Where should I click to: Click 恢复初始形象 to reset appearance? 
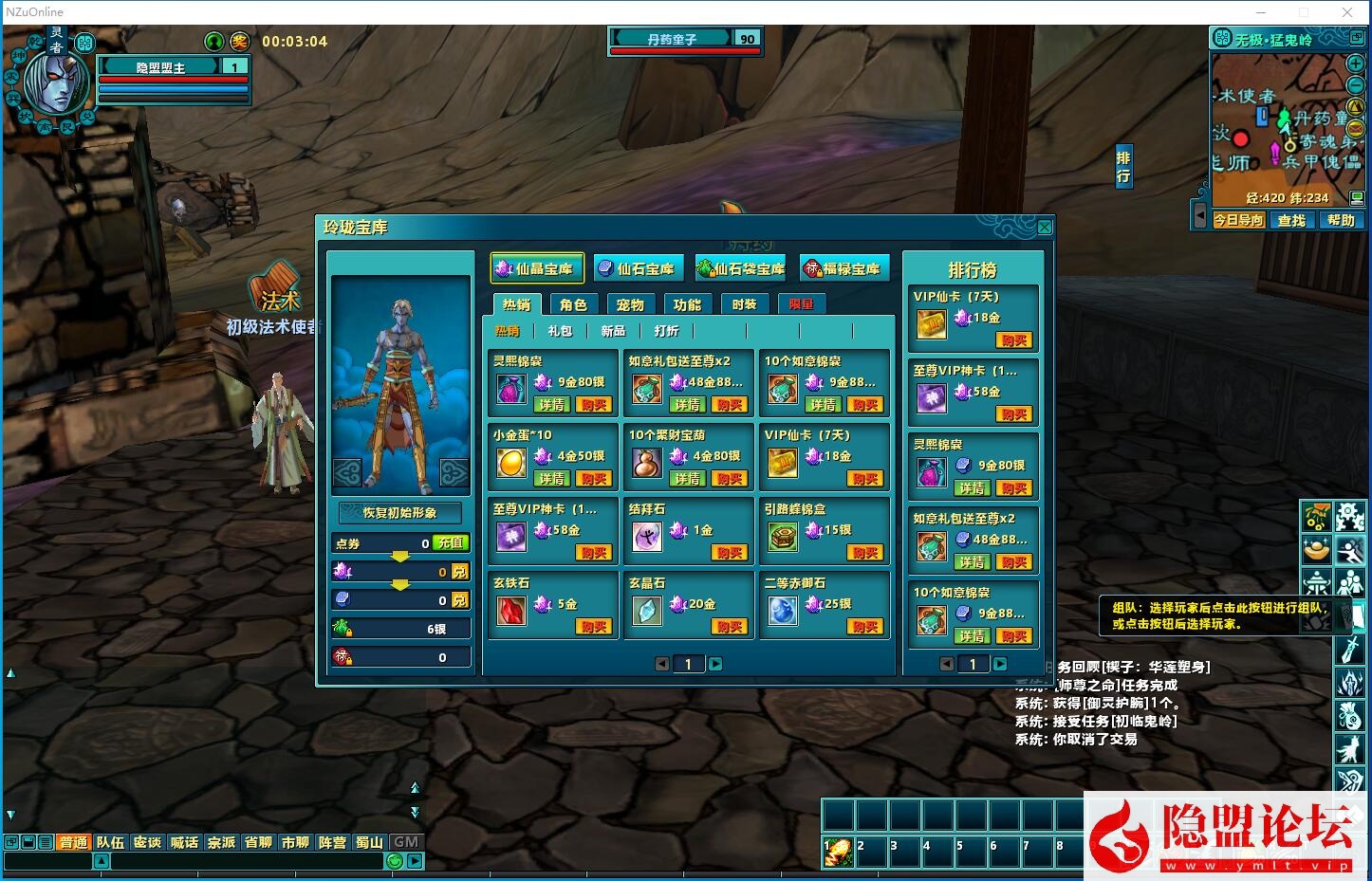coord(400,512)
